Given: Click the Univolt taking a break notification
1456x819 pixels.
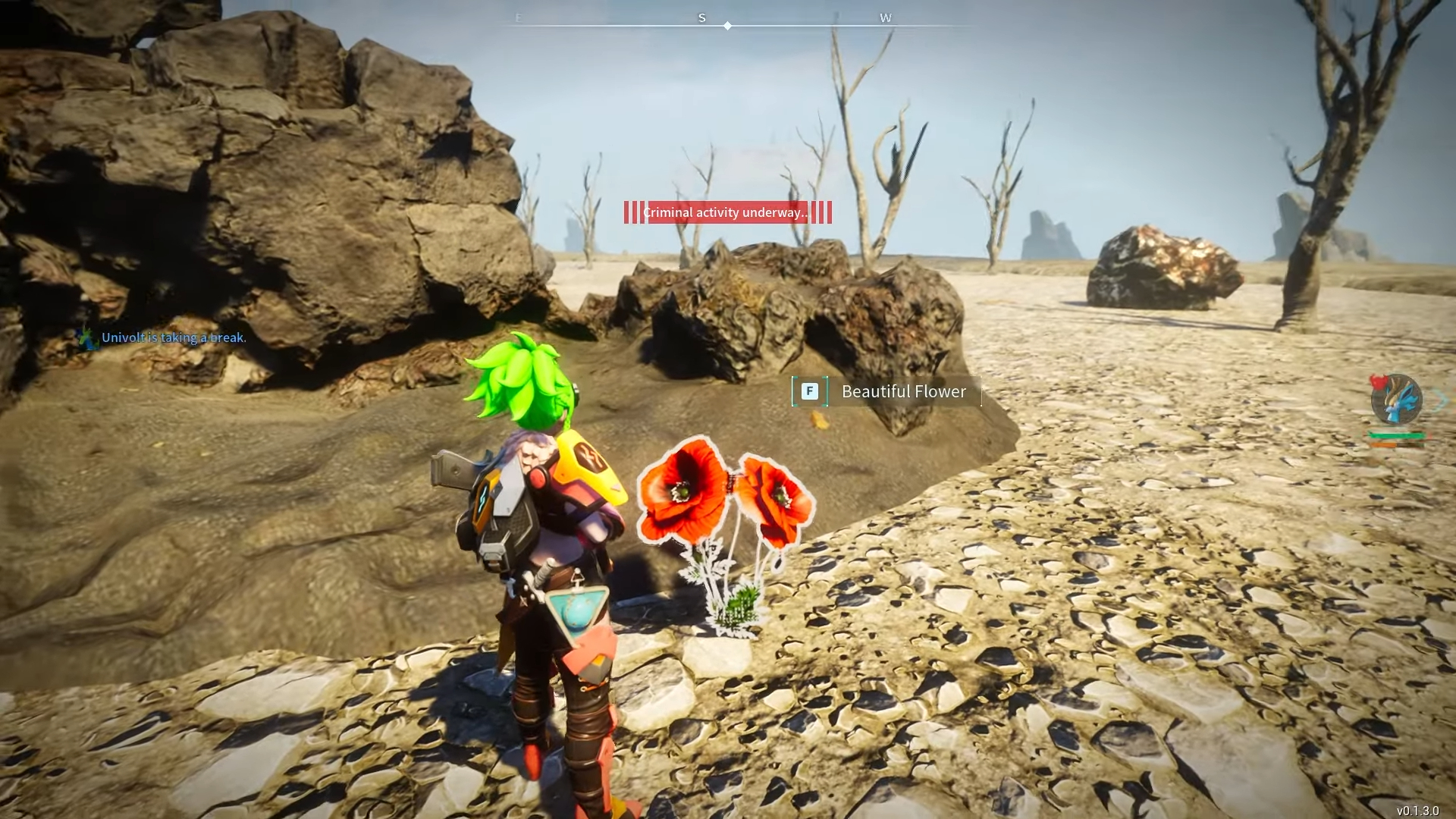Looking at the screenshot, I should 173,337.
